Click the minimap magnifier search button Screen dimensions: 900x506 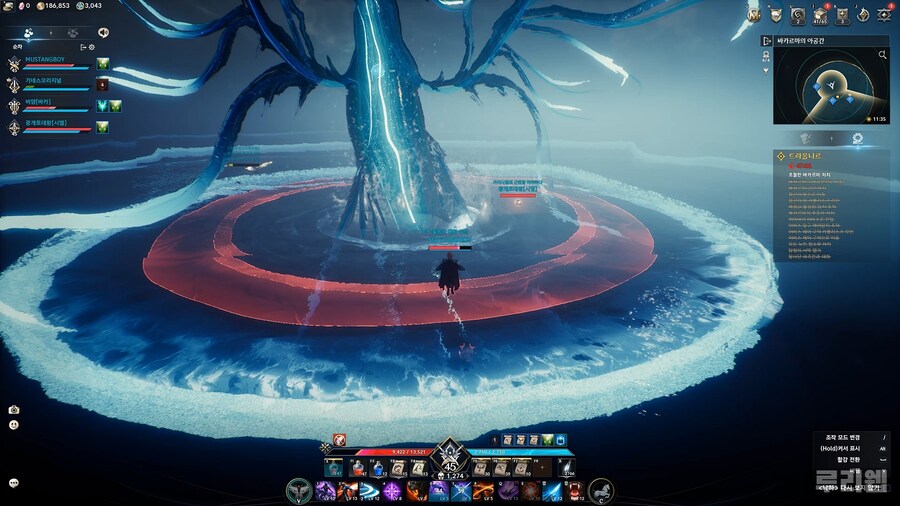(x=882, y=55)
